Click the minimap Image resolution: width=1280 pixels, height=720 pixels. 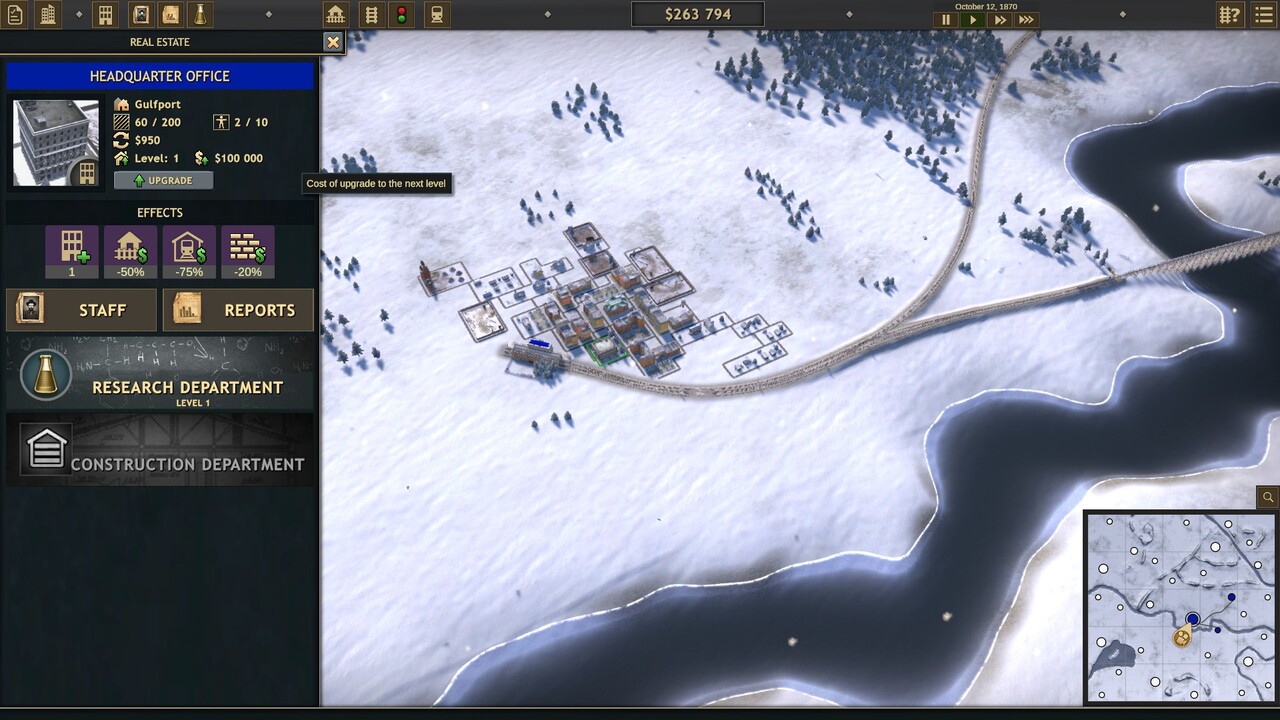pos(1180,607)
